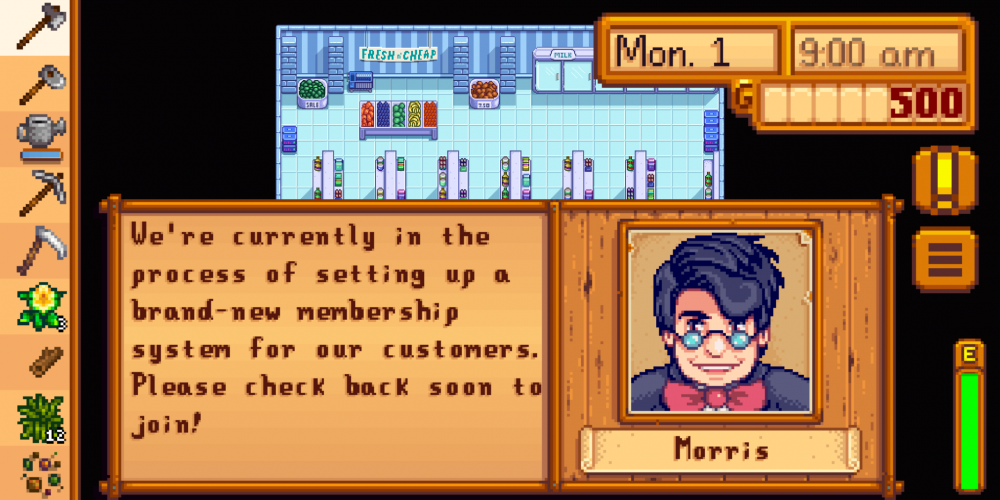Pick the wood log slot
This screenshot has width=1000, height=500.
(38, 362)
